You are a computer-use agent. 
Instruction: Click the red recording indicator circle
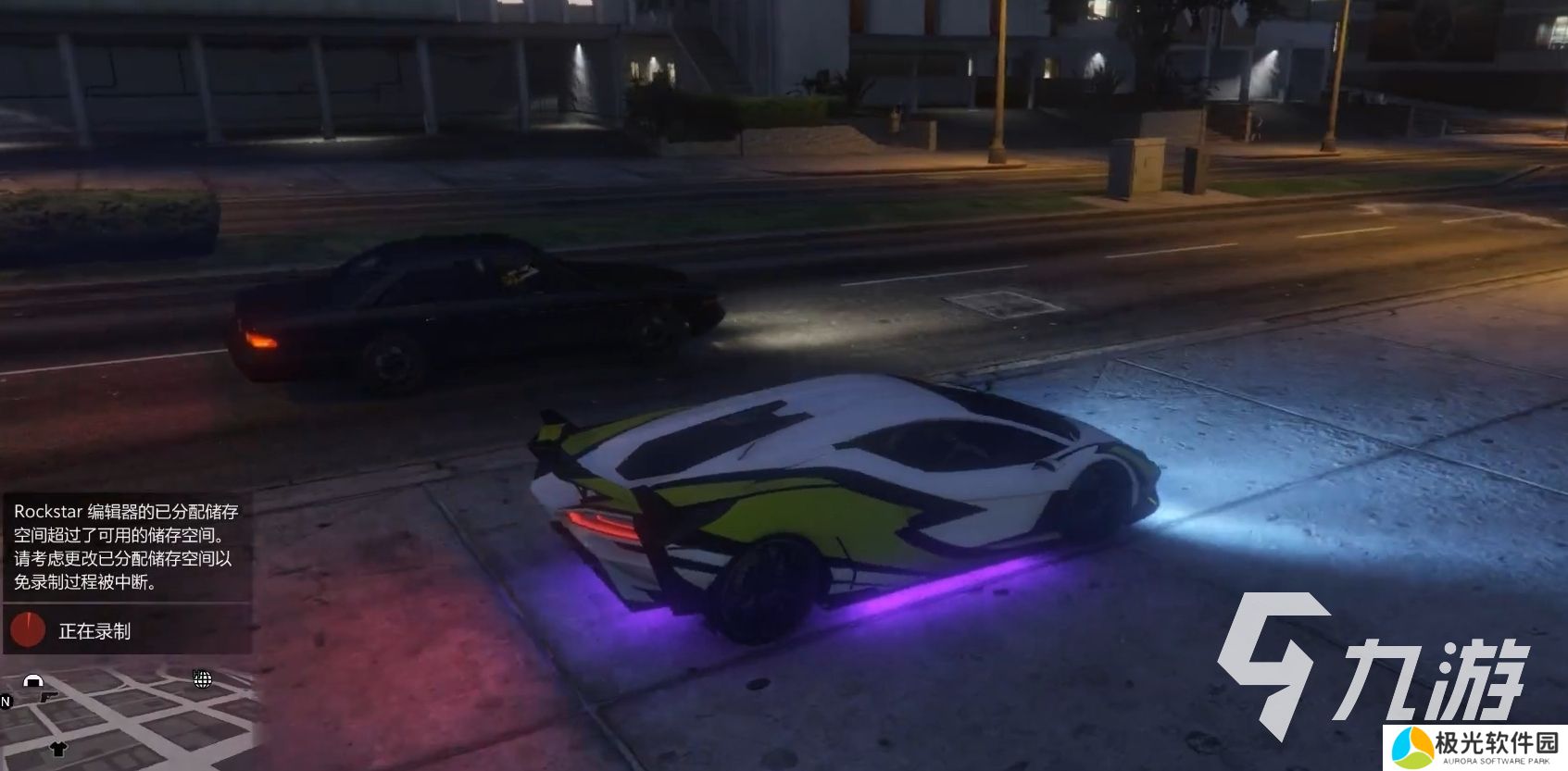coord(29,629)
